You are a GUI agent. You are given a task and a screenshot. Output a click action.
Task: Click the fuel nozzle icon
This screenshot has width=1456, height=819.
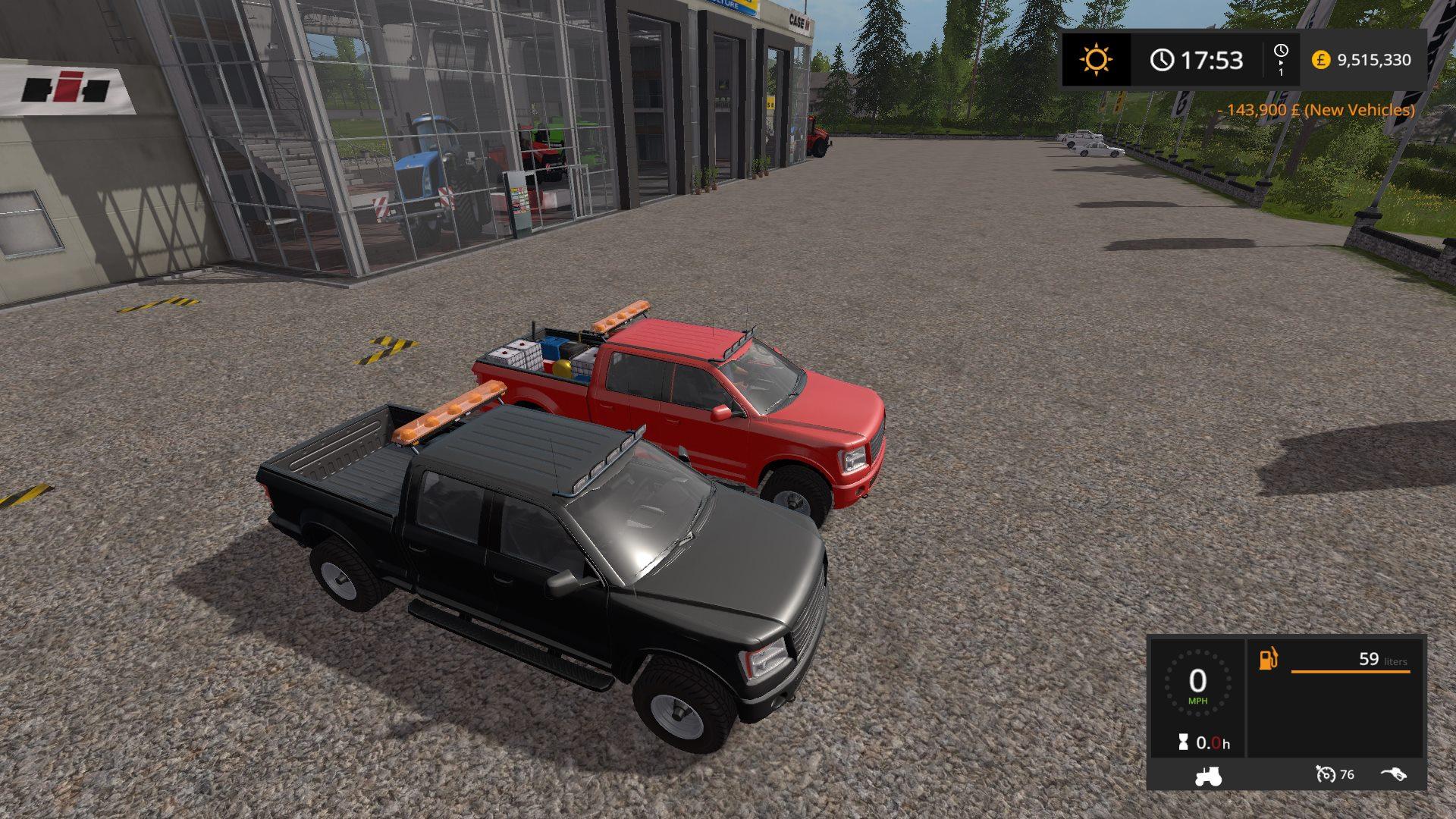[1393, 774]
